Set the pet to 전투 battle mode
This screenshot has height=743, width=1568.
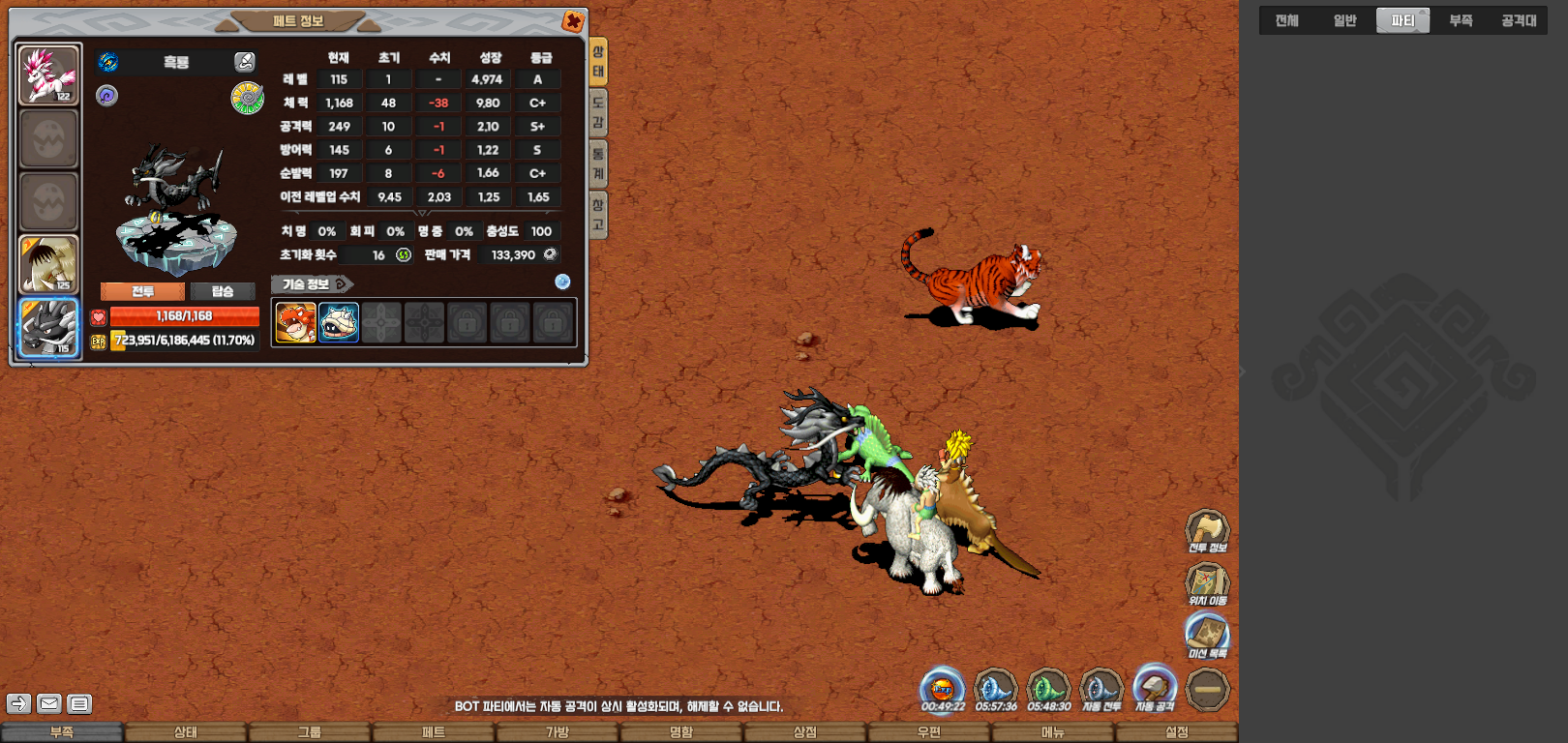(142, 291)
